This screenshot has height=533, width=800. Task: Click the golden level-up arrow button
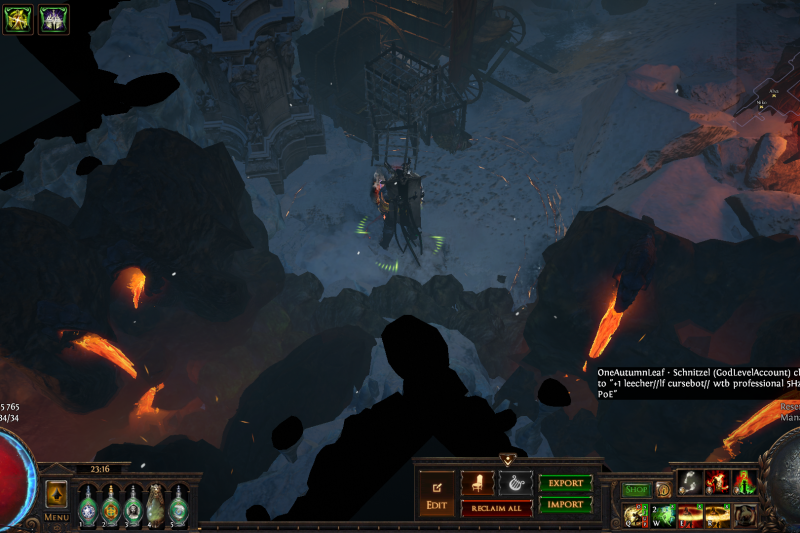[x=56, y=493]
